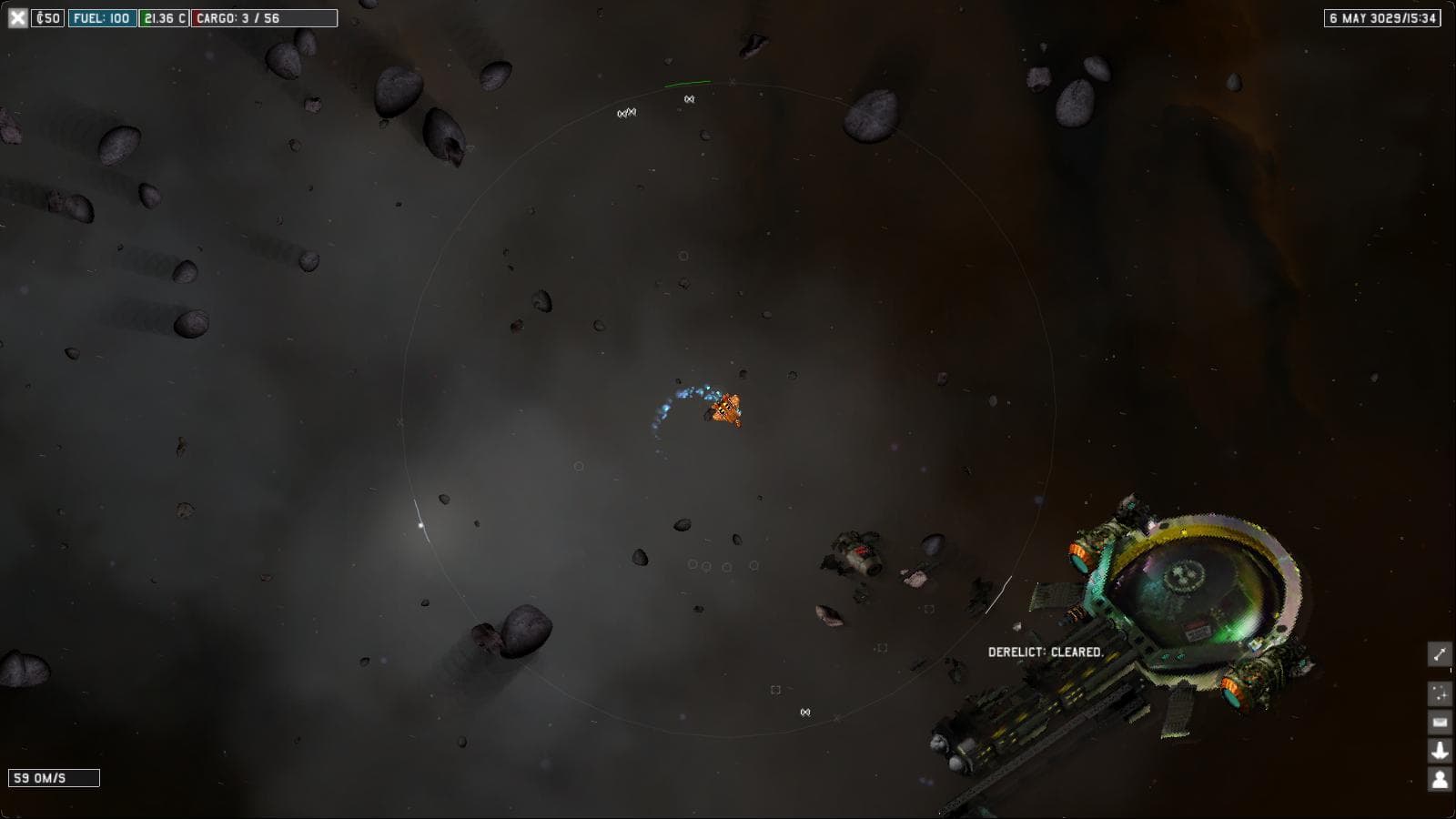Click the white X close button

[x=17, y=18]
